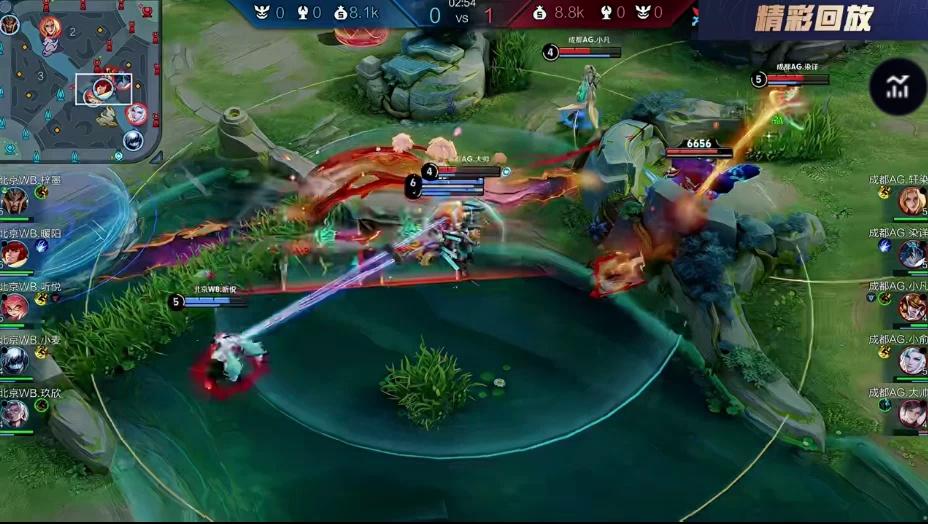Pick 北京WB.小麦 player portrait
The height and width of the screenshot is (524, 928).
point(14,360)
